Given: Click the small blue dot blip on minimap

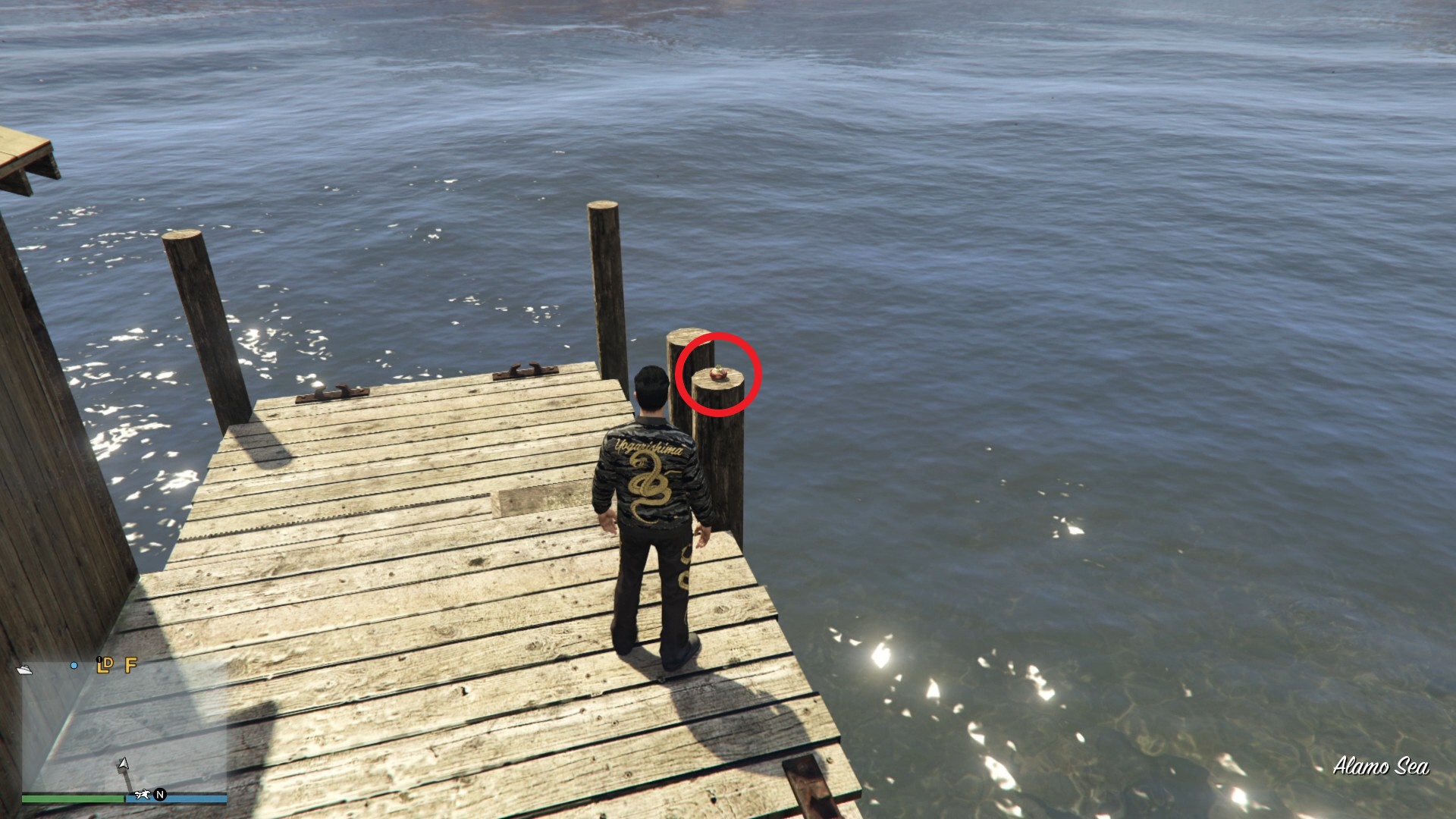Looking at the screenshot, I should point(74,666).
